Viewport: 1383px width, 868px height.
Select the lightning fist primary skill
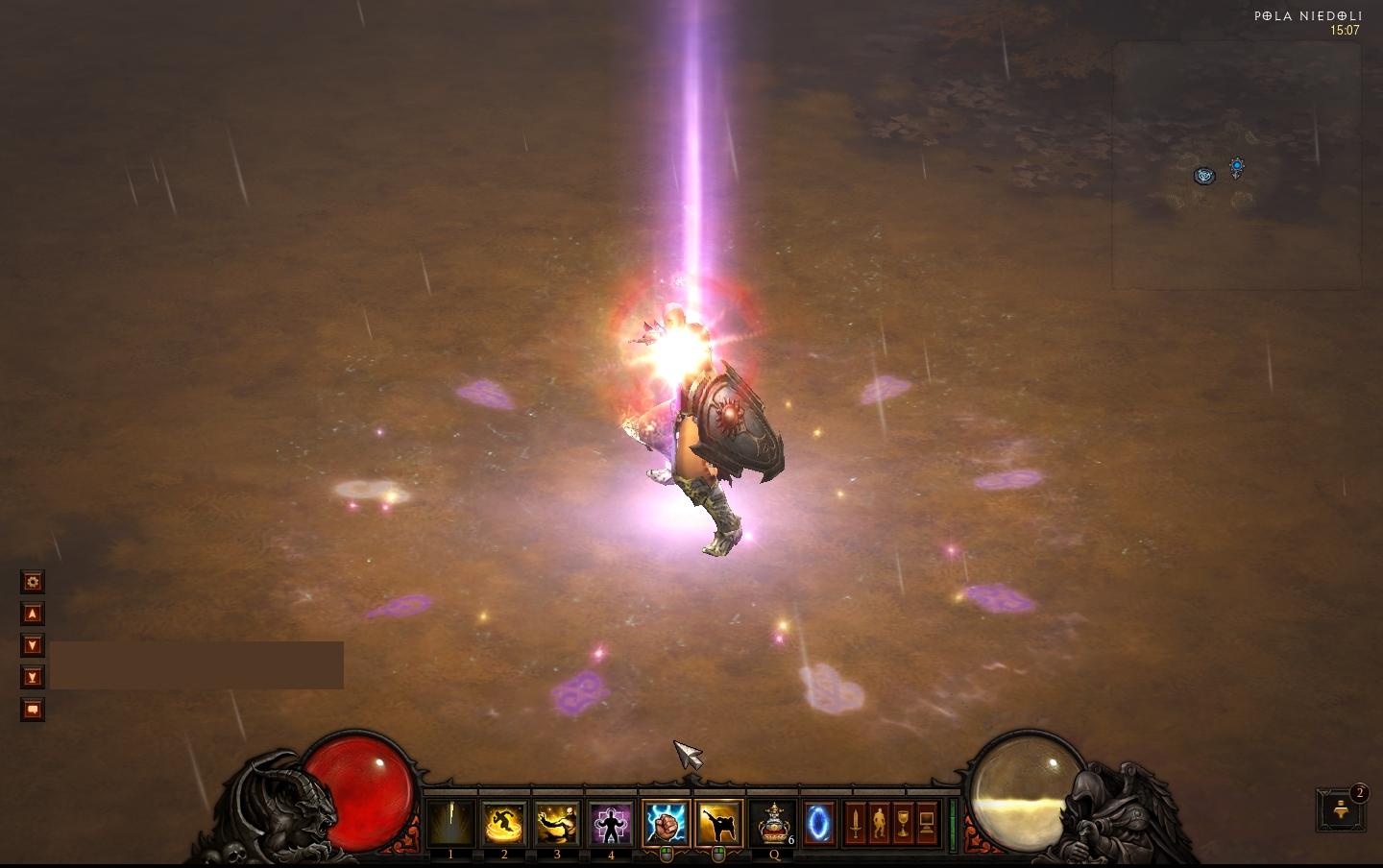pyautogui.click(x=666, y=824)
